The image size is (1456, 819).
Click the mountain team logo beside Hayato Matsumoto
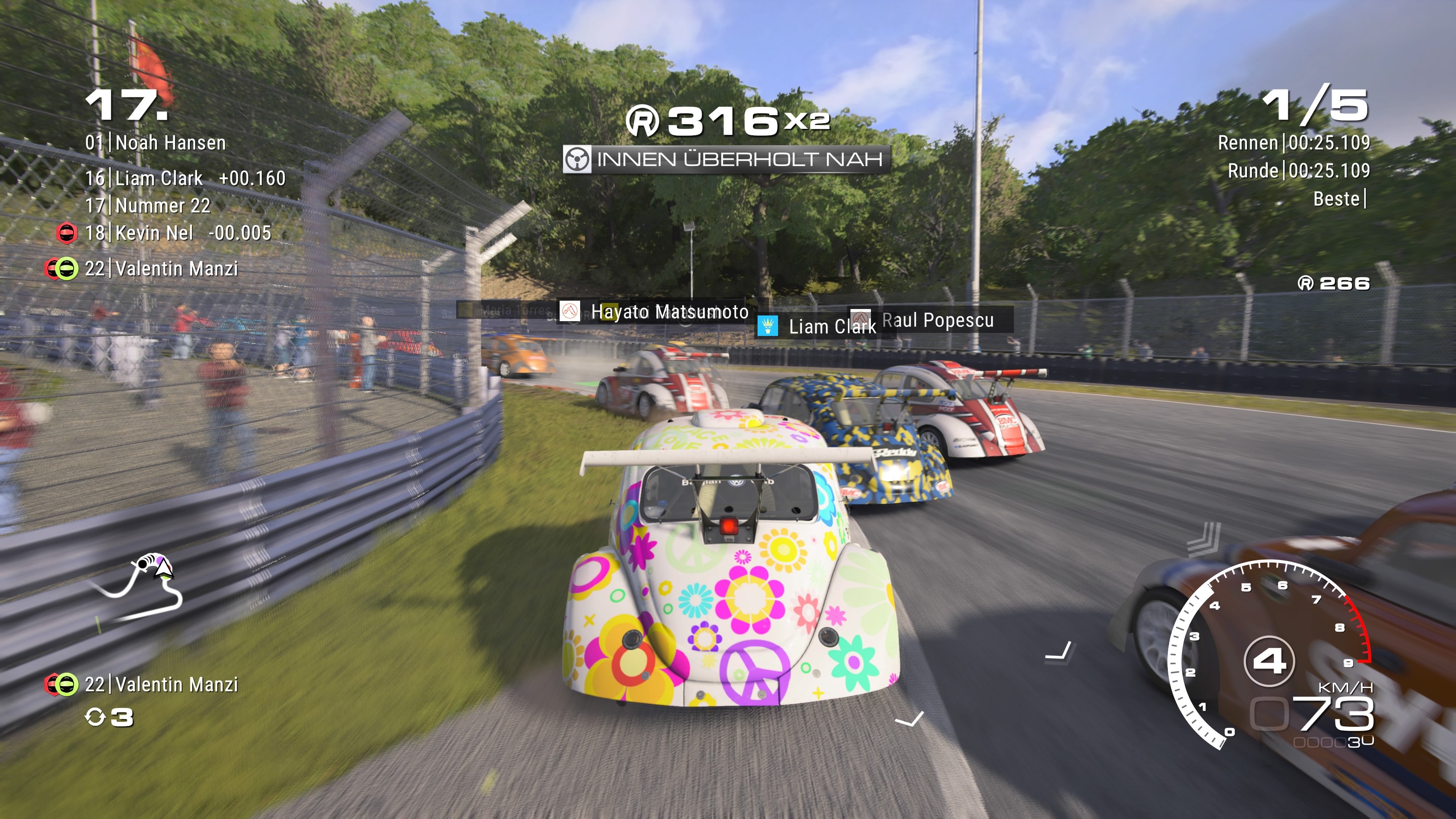click(569, 312)
